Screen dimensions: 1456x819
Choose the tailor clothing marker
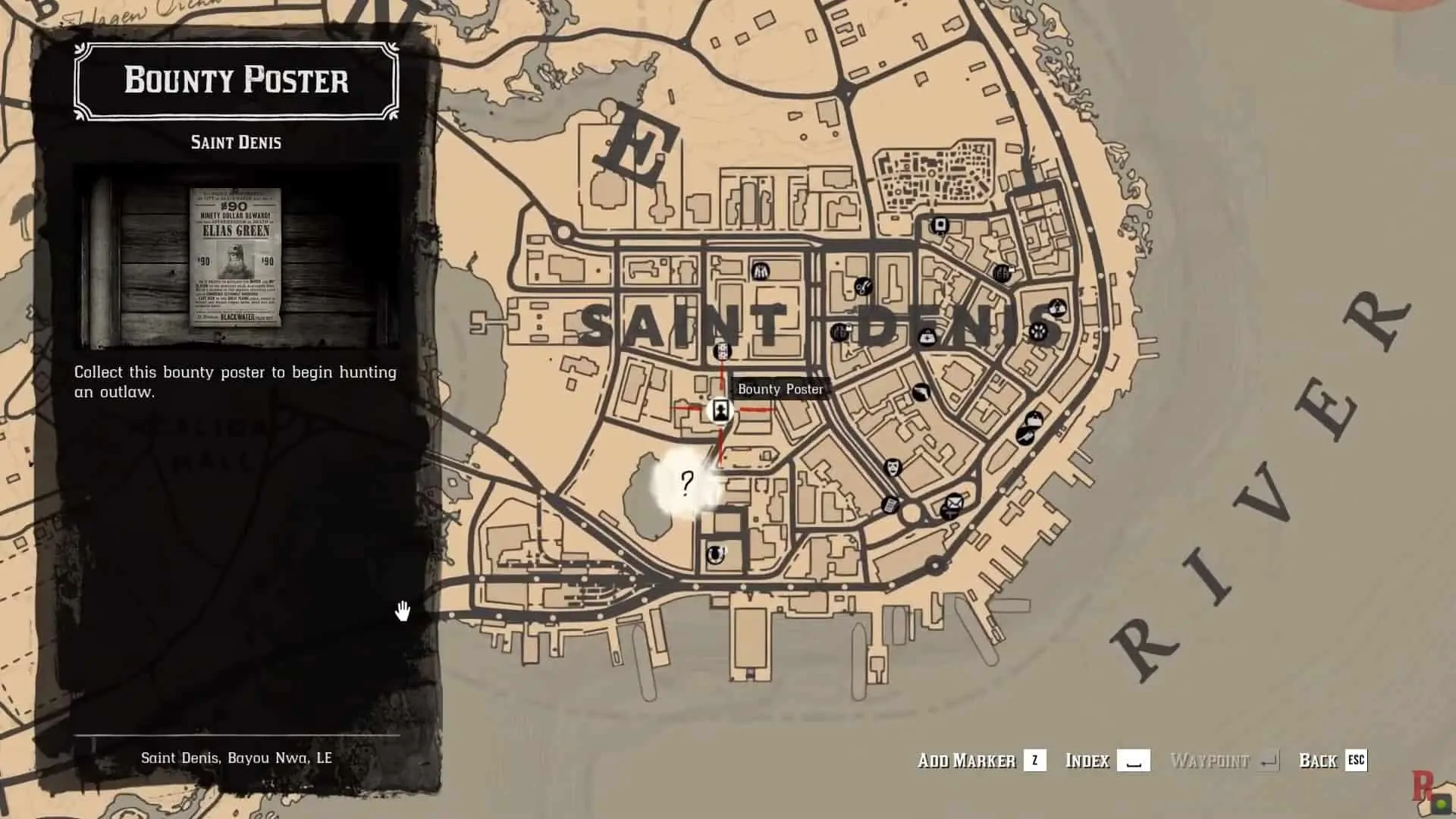761,271
